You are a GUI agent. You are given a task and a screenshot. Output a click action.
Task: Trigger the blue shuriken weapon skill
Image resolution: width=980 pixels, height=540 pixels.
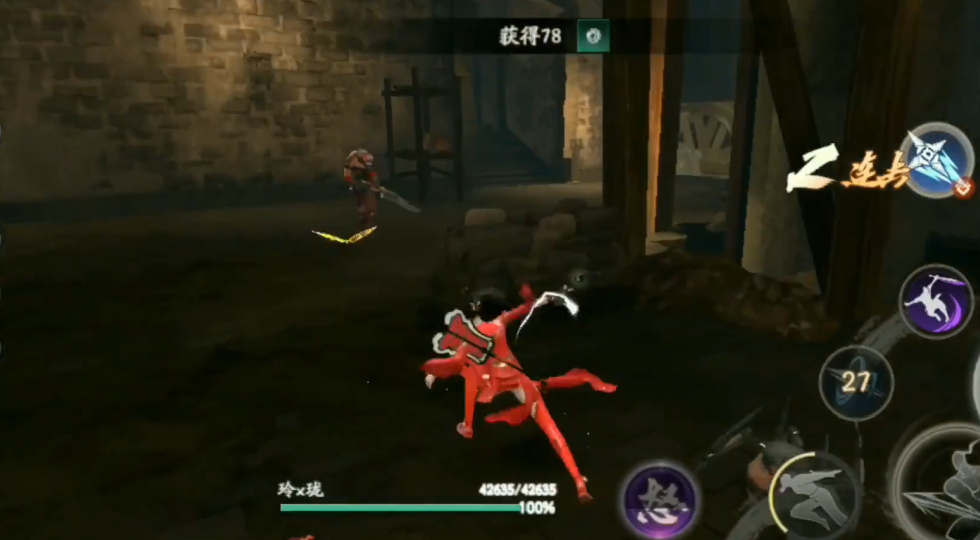pyautogui.click(x=938, y=160)
